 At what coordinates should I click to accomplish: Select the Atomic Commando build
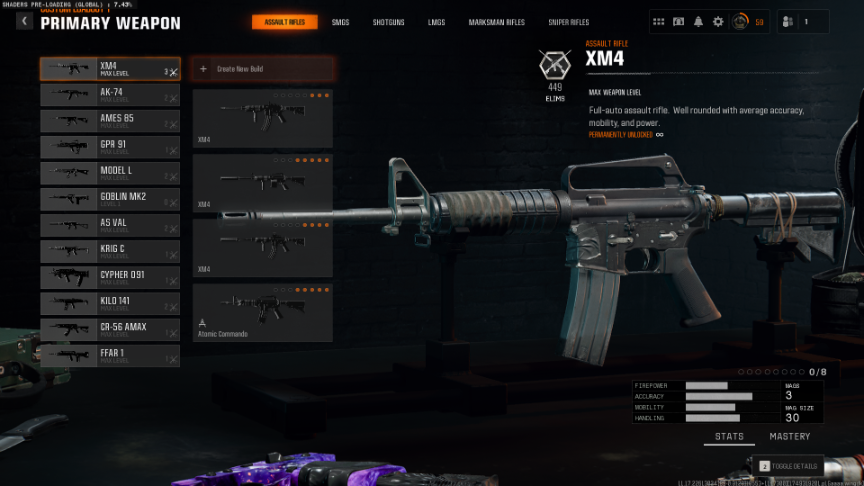tap(262, 312)
